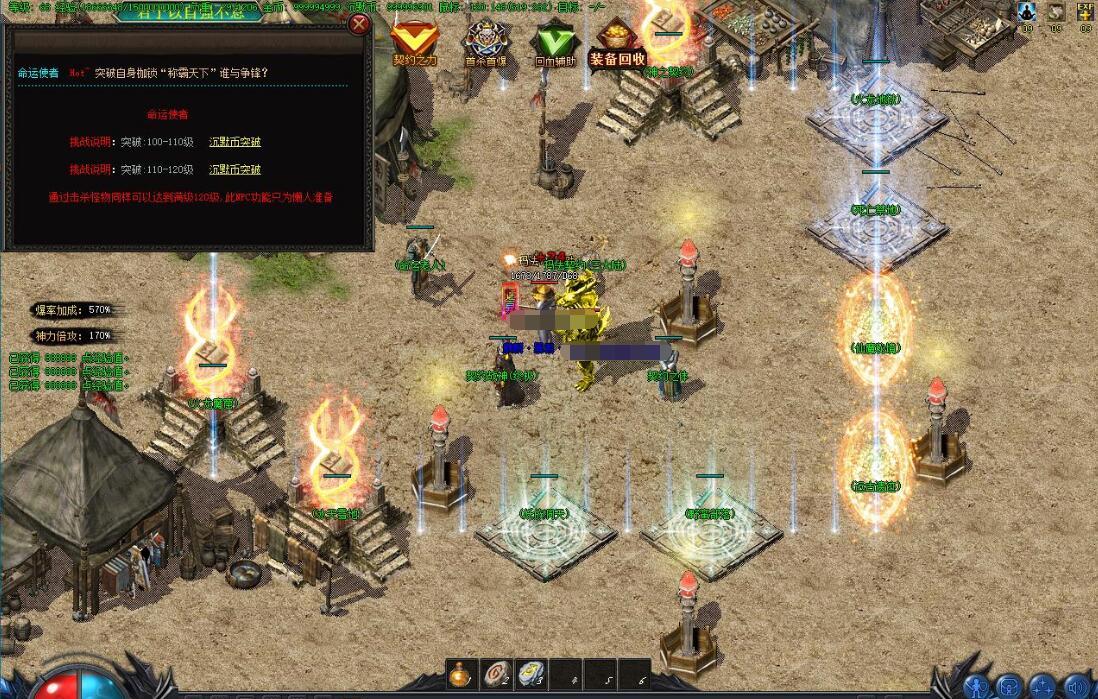The width and height of the screenshot is (1098, 699).
Task: Use the red rune stone in slot 2
Action: pos(495,674)
